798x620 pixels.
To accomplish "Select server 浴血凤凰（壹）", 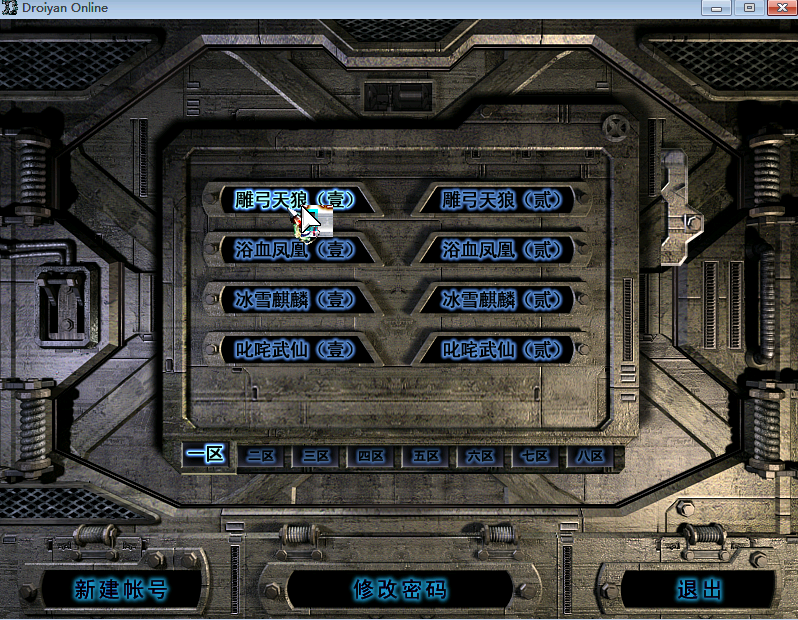I will (x=294, y=250).
